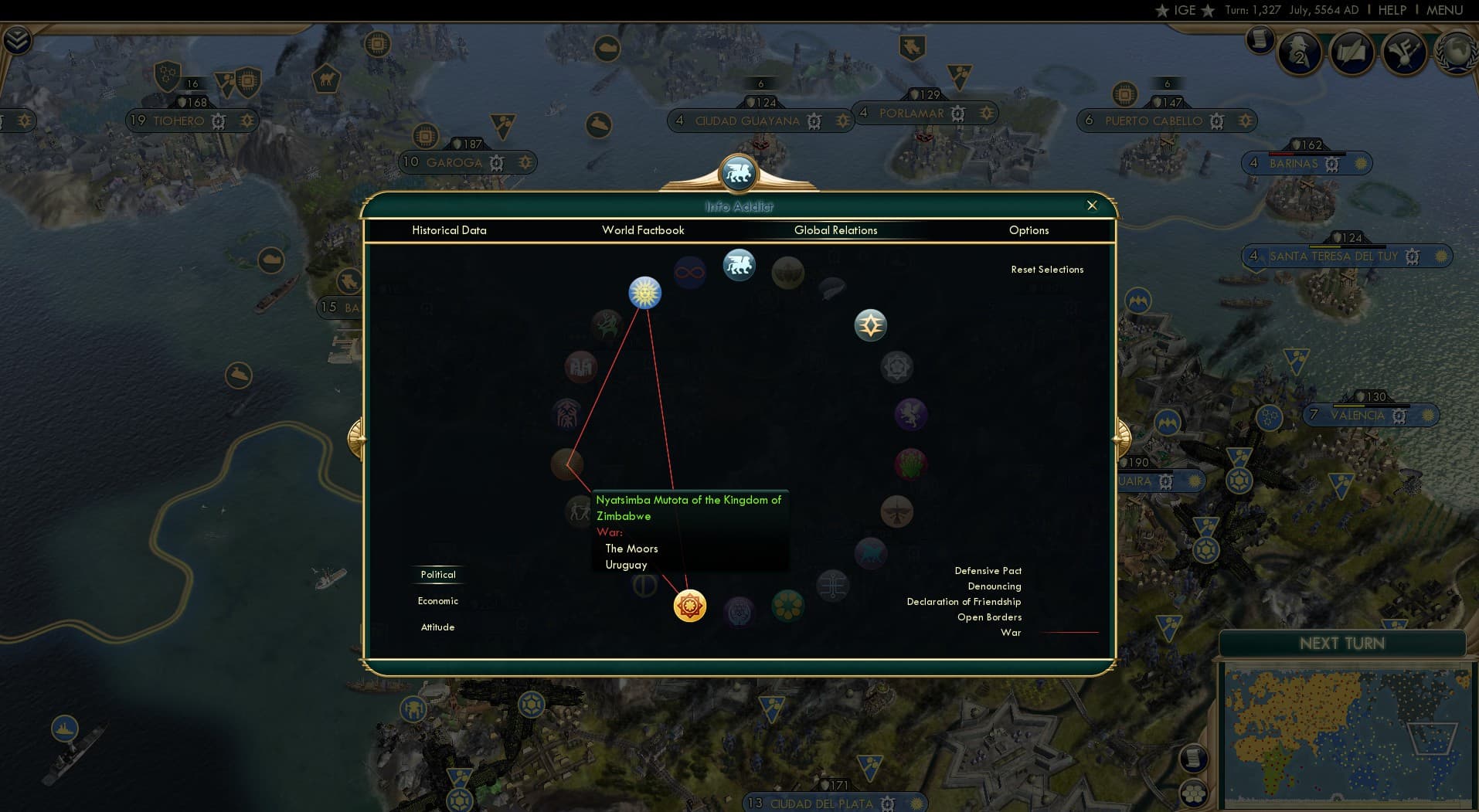
Task: Select Uruguay's sun civ icon
Action: 644,293
